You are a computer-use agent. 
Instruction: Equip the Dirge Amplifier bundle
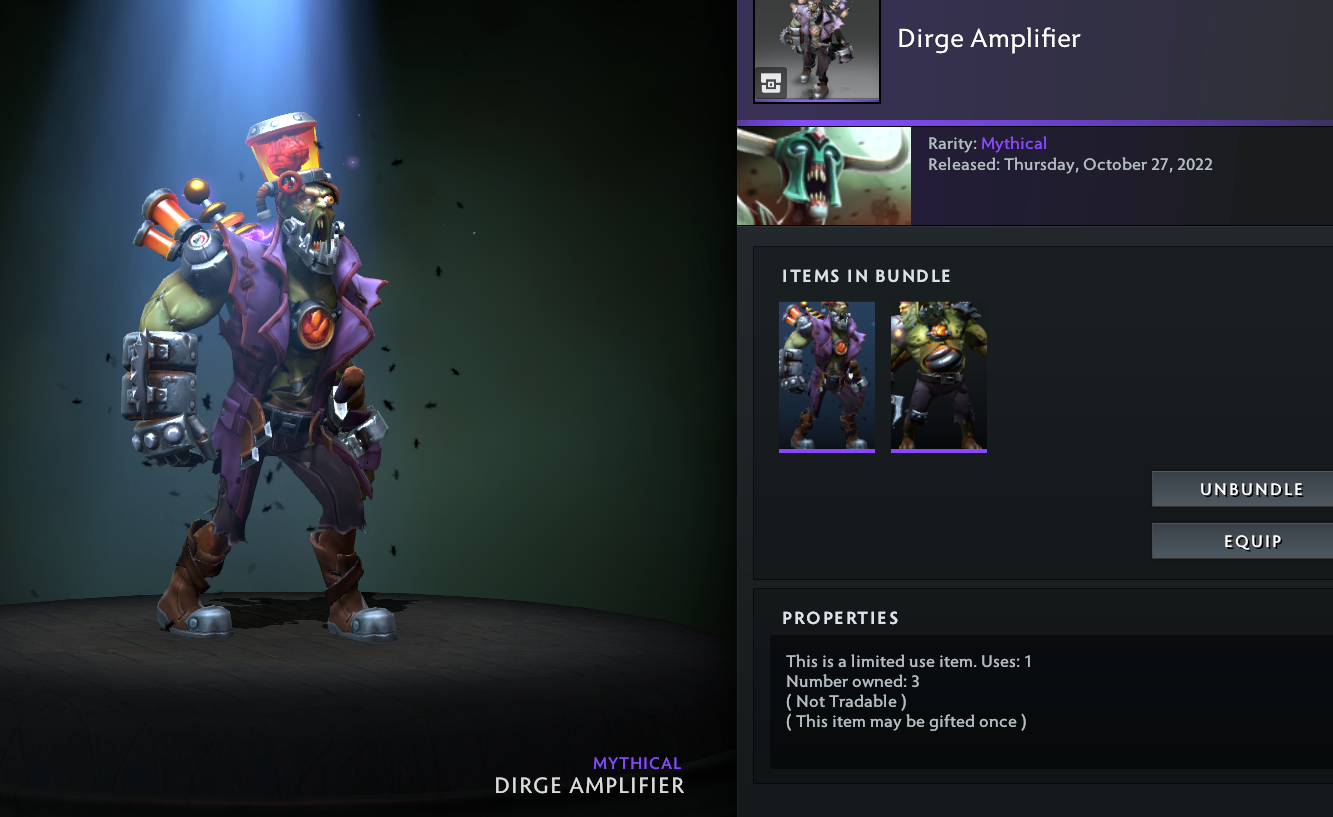pyautogui.click(x=1242, y=541)
